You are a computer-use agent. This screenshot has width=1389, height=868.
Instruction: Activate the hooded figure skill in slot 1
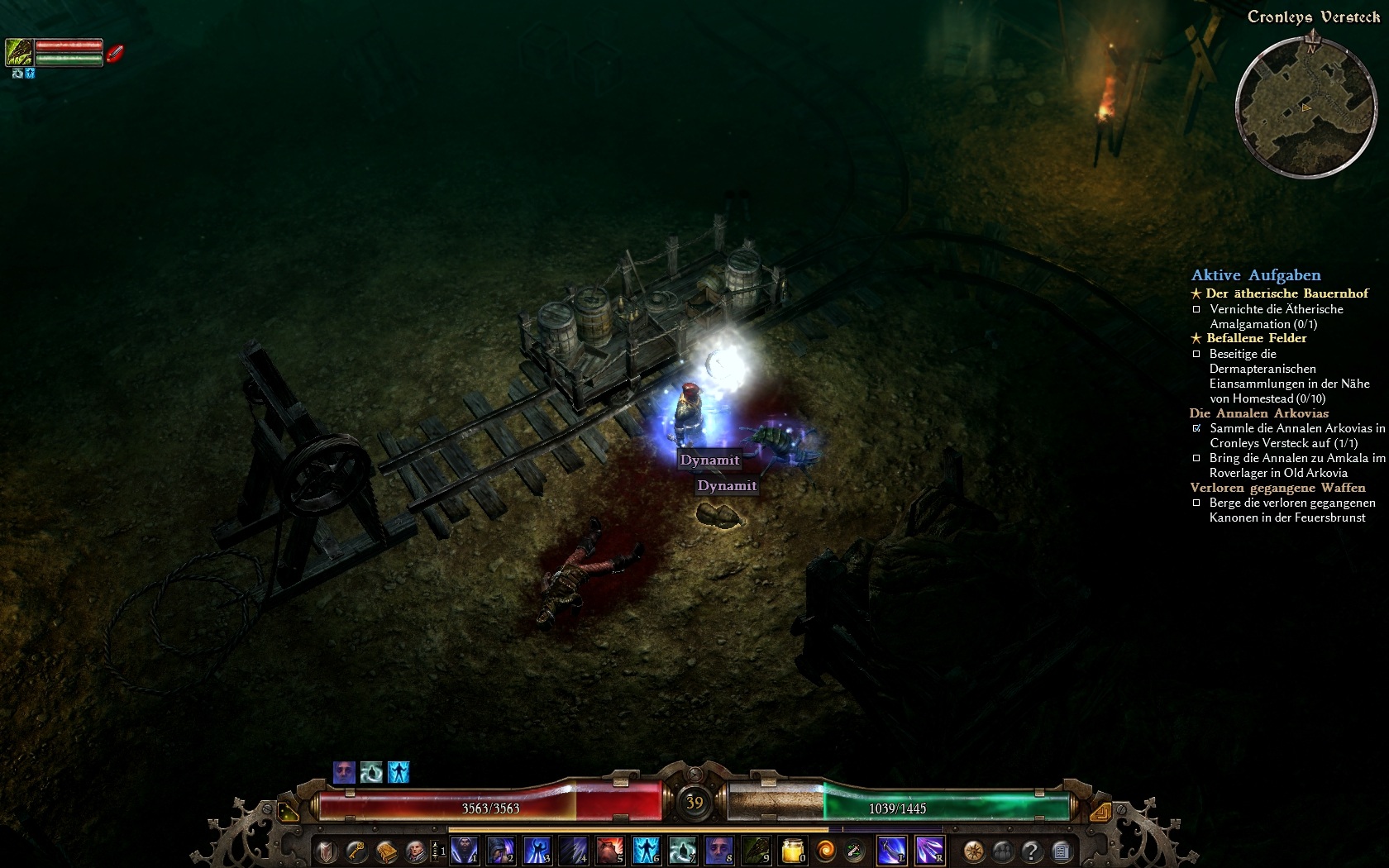pos(465,850)
